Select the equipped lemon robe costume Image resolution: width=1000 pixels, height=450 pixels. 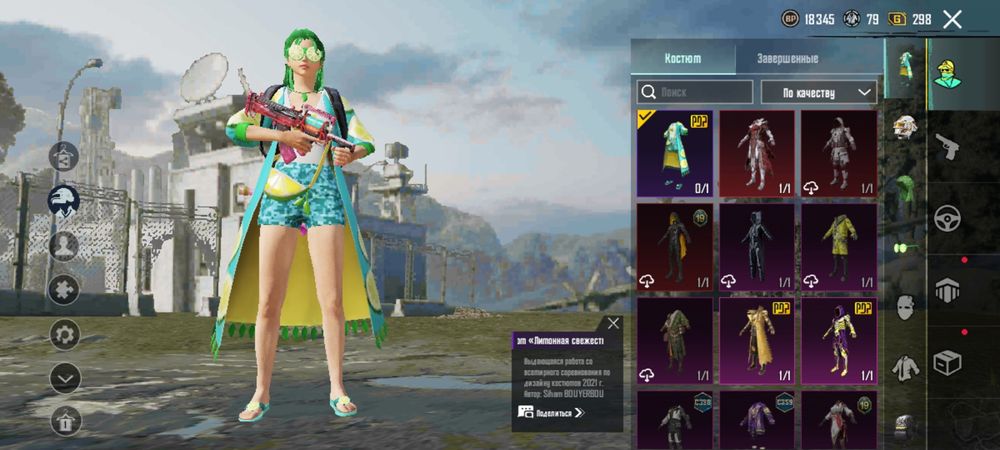[x=675, y=153]
